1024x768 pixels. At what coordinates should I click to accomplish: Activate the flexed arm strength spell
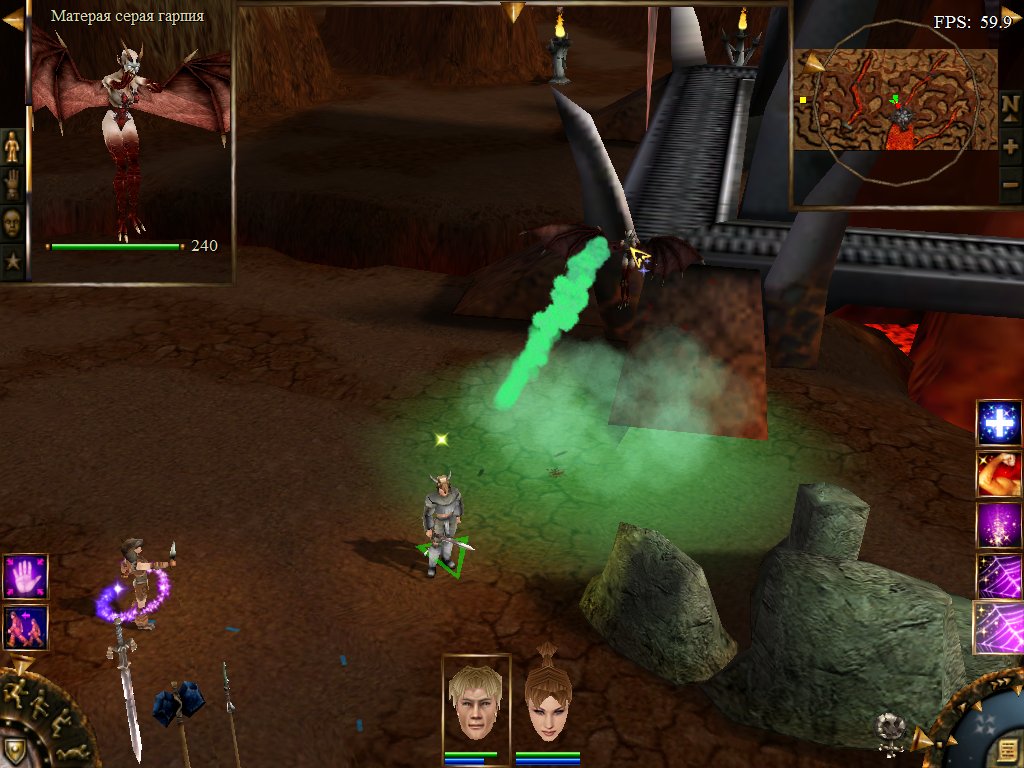point(999,474)
